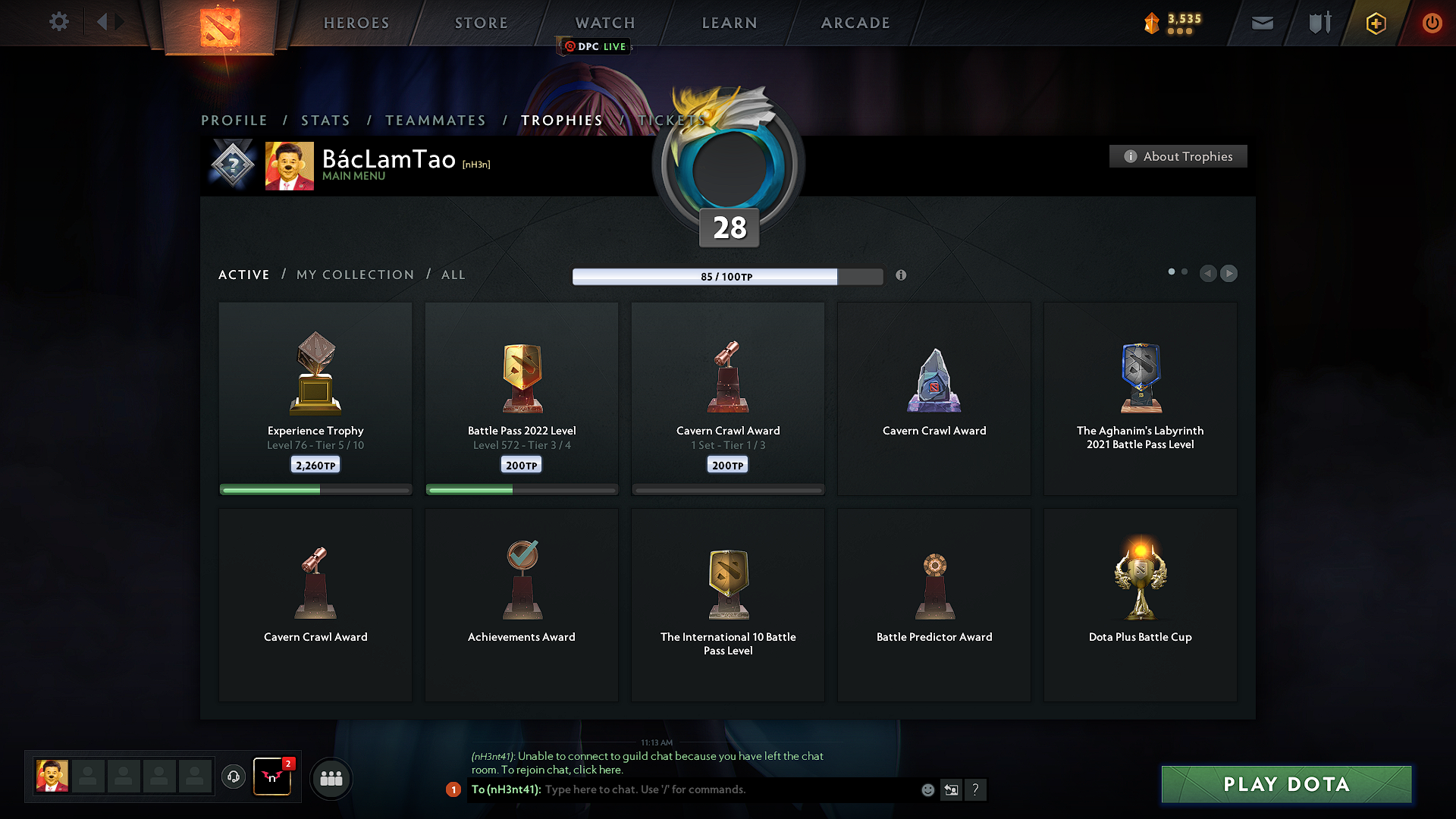Click the second page dot for trophies
Image resolution: width=1456 pixels, height=819 pixels.
[x=1185, y=271]
